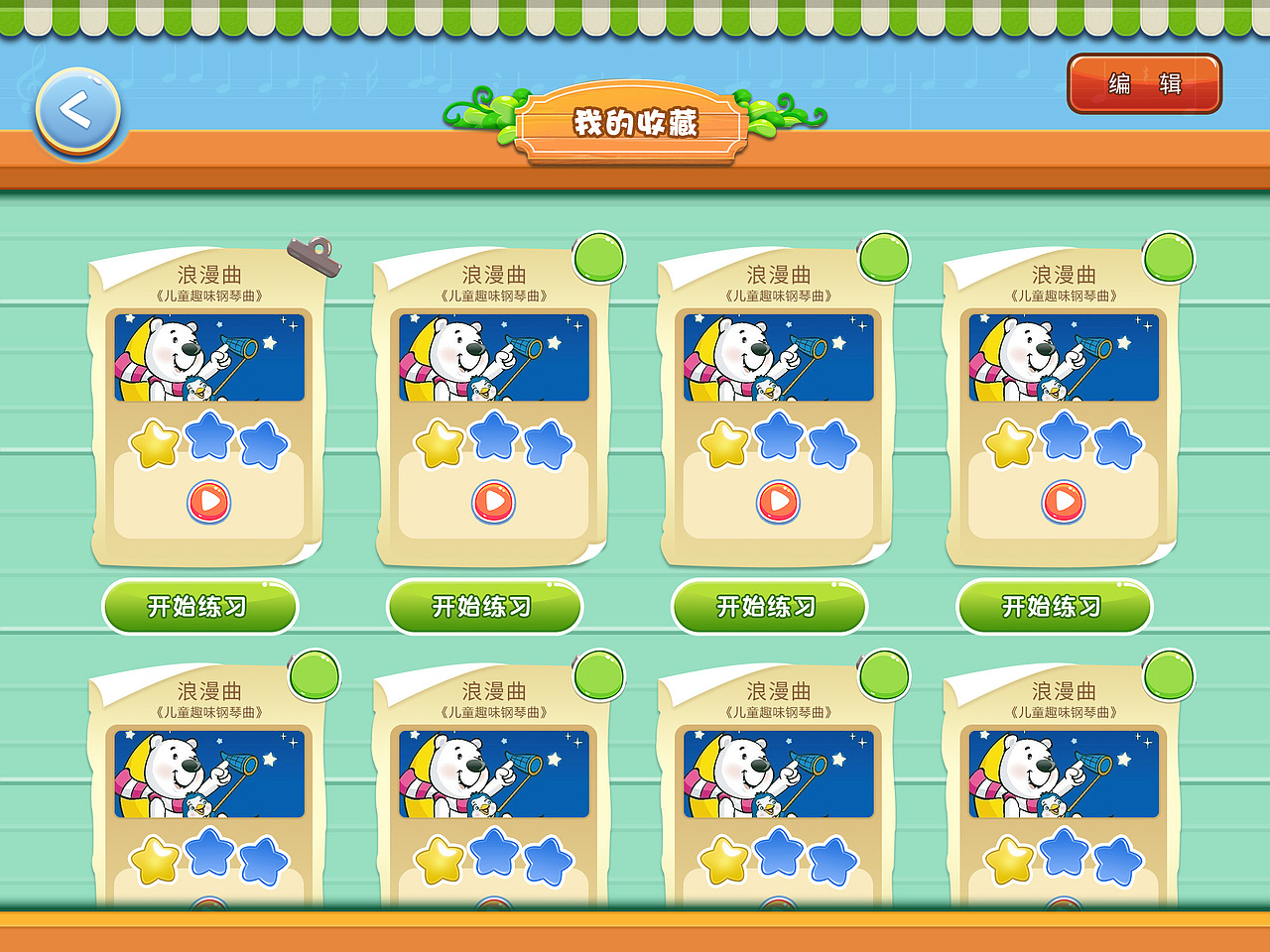This screenshot has width=1270, height=952.
Task: Tap the play icon on the first 浪漫曲 card
Action: [x=207, y=501]
